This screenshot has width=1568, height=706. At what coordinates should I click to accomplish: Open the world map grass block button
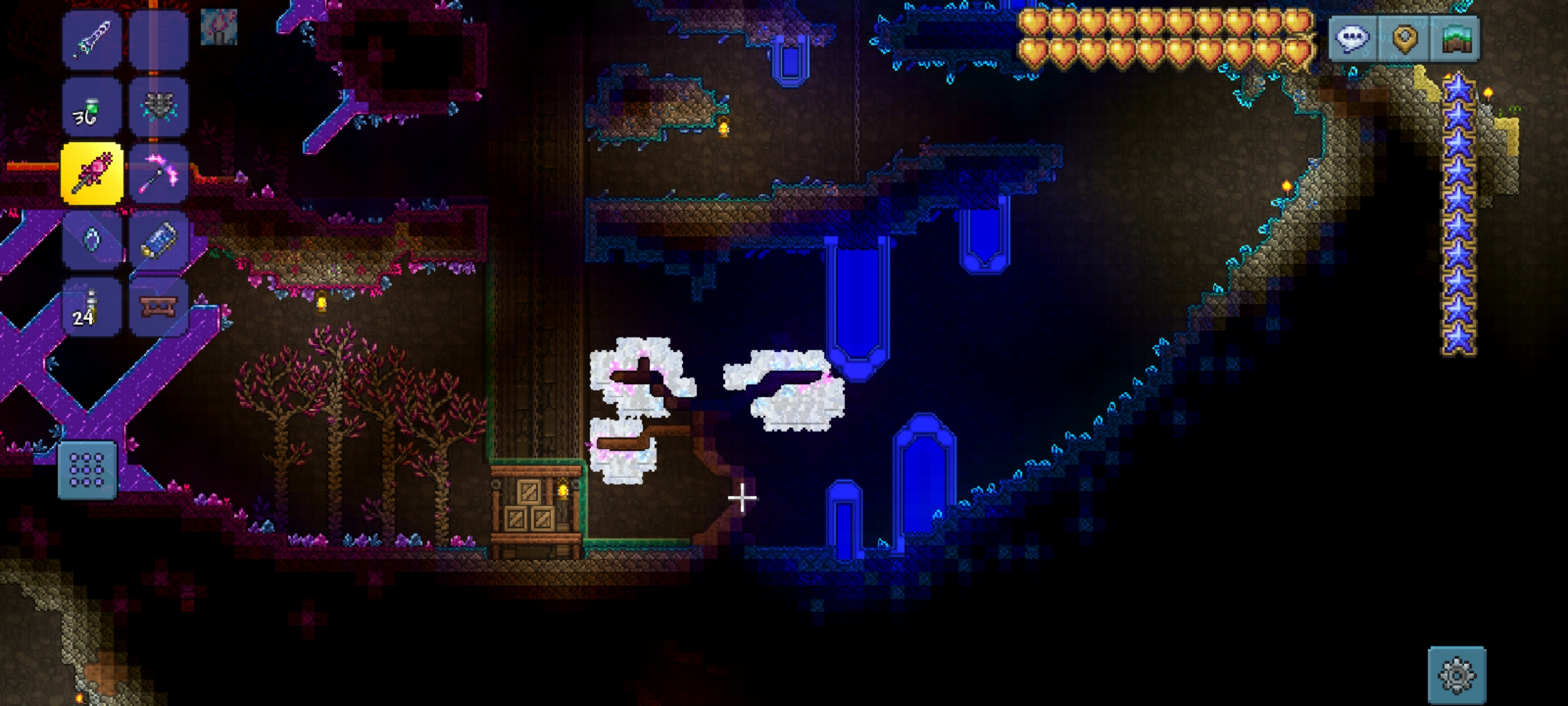point(1455,39)
